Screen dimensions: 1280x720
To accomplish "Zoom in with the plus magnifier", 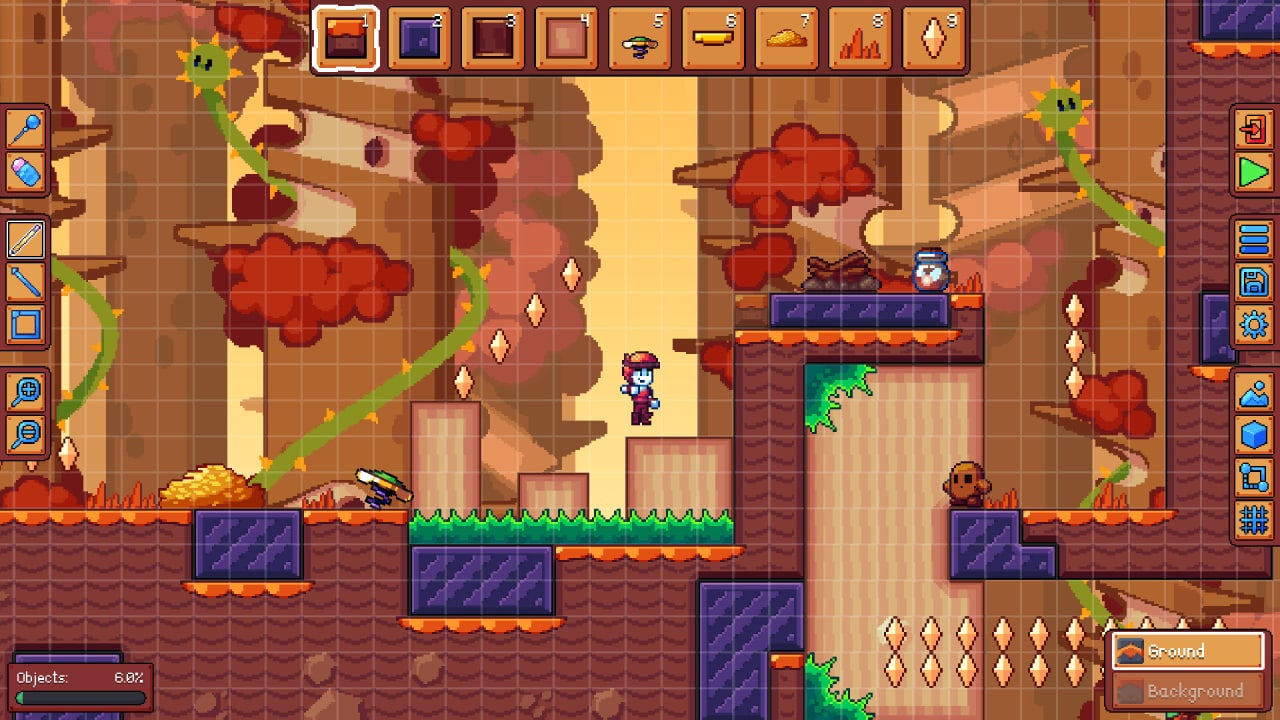I will pos(25,391).
